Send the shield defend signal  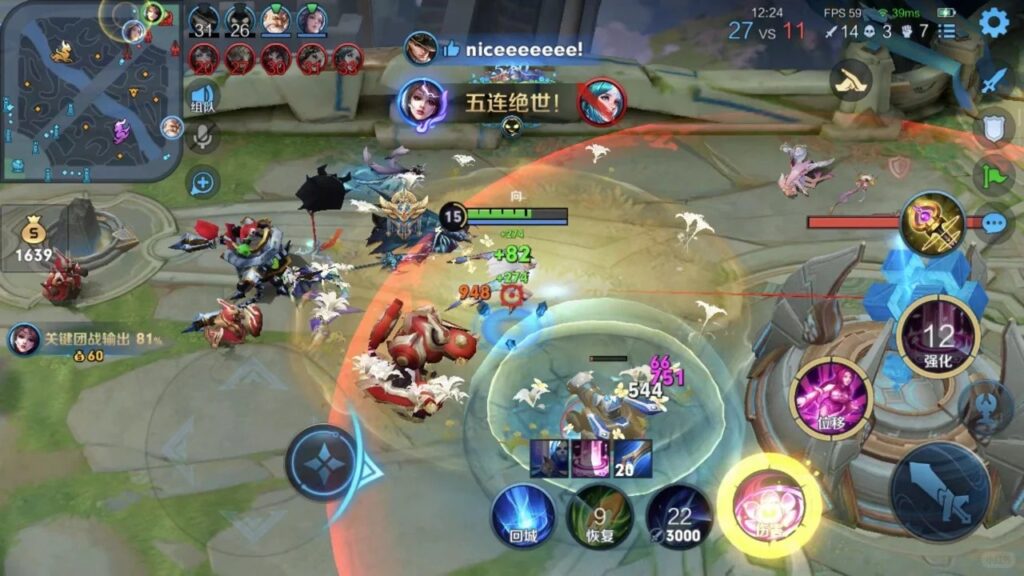pos(994,127)
